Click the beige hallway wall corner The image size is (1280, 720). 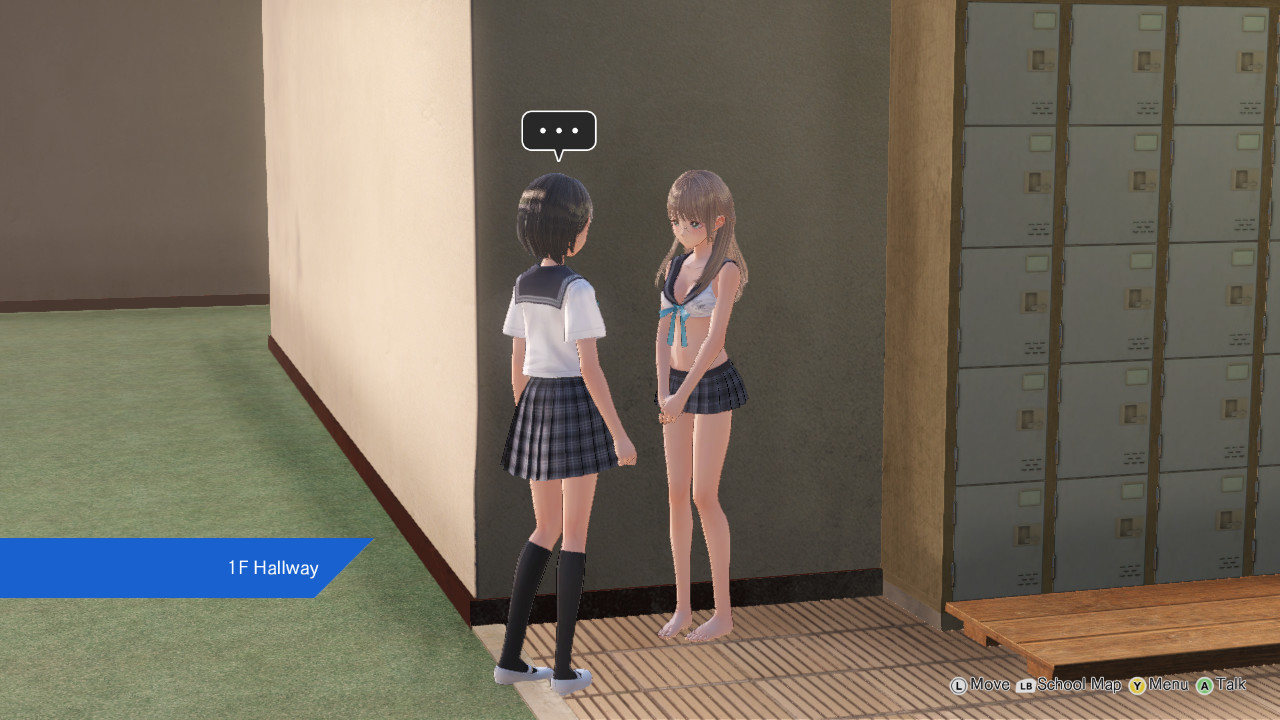pos(470,300)
